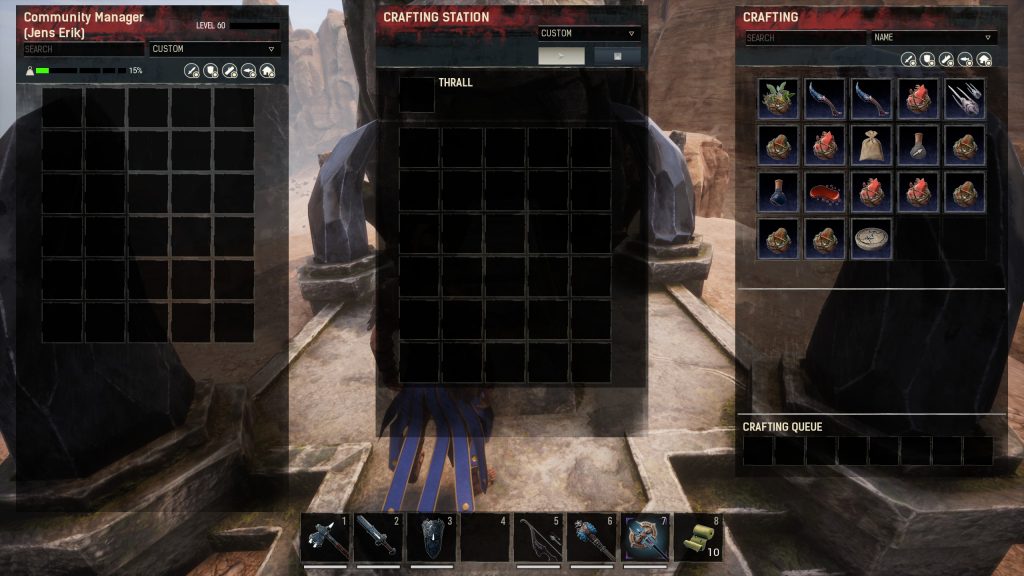Equip the sword from hotbar slot 2

tap(379, 539)
